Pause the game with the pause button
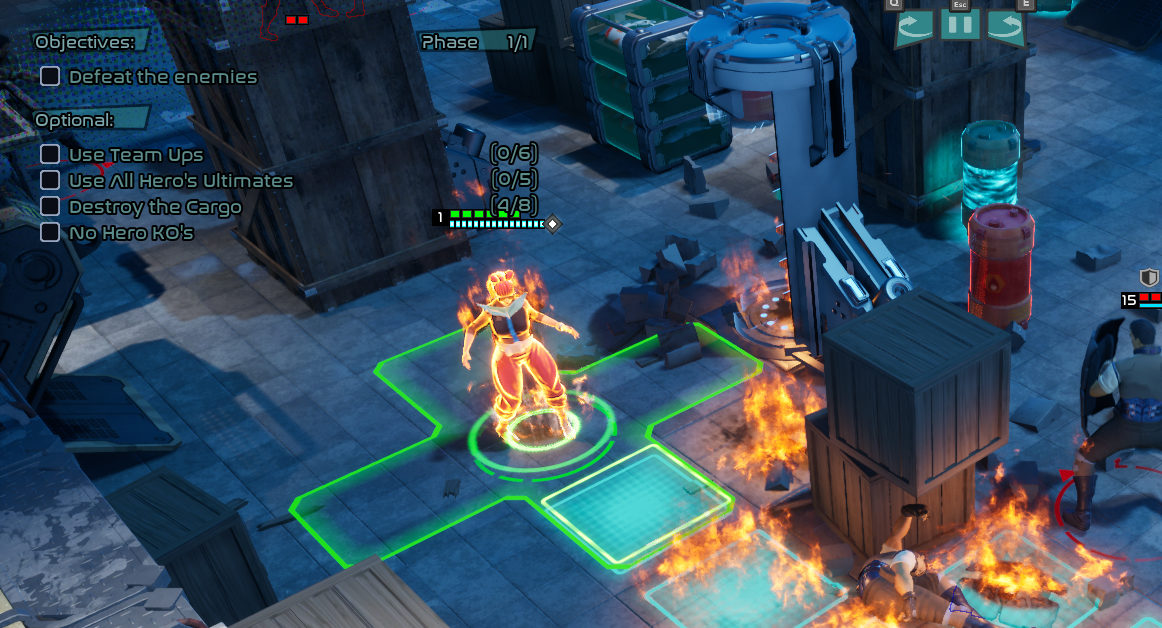This screenshot has height=628, width=1162. pyautogui.click(x=960, y=26)
